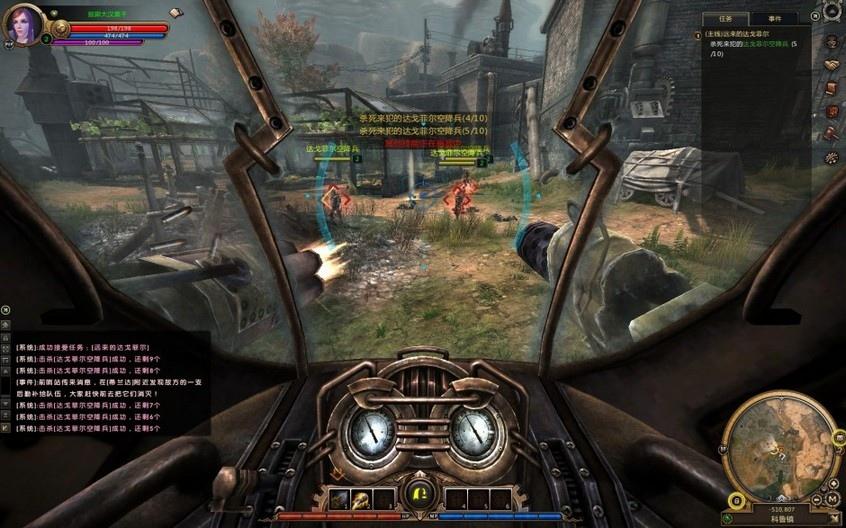Activate the first hotbar skill slot
846x528 pixels.
tap(341, 499)
